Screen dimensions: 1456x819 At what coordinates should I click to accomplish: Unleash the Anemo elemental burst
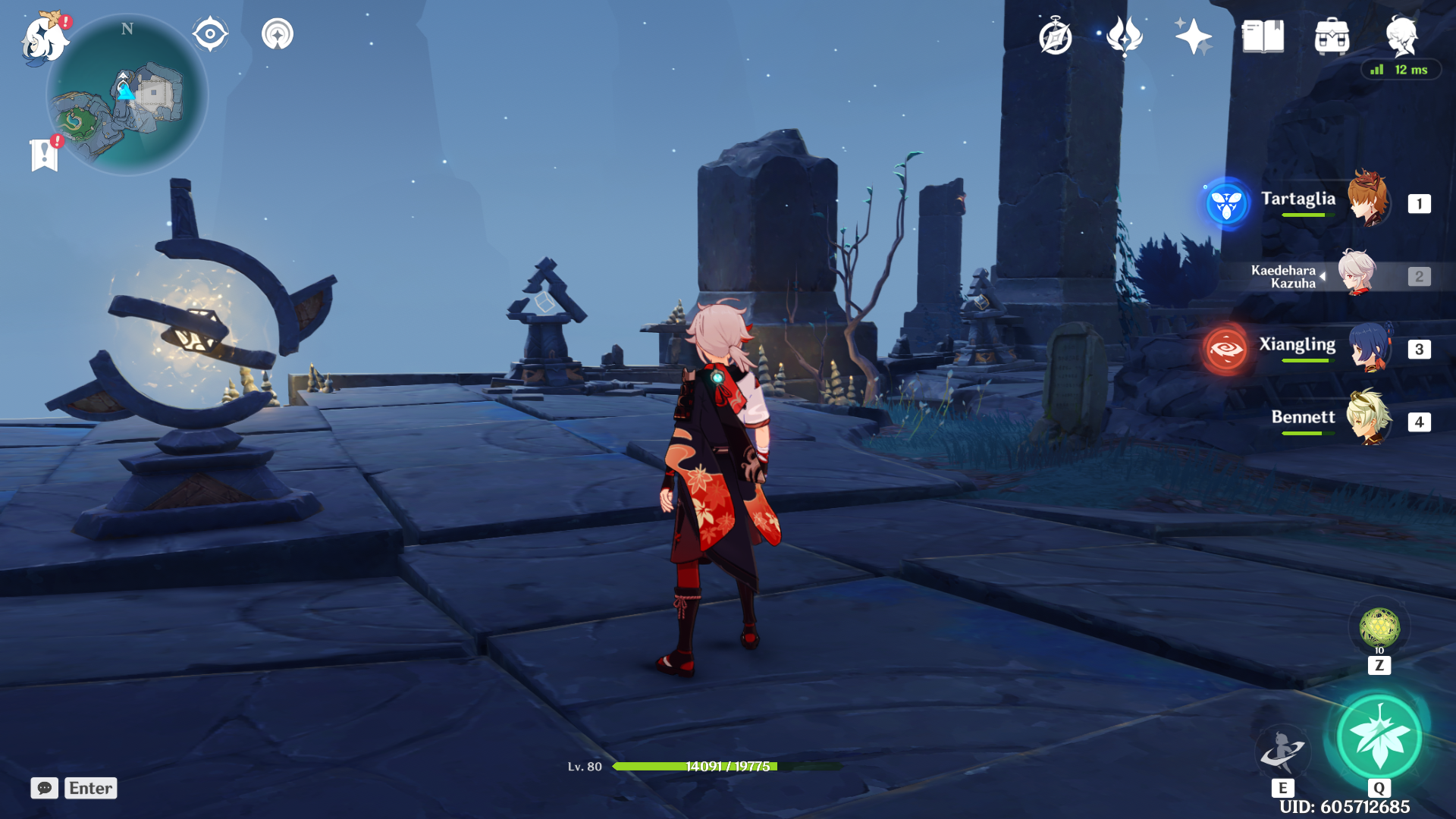pyautogui.click(x=1379, y=737)
